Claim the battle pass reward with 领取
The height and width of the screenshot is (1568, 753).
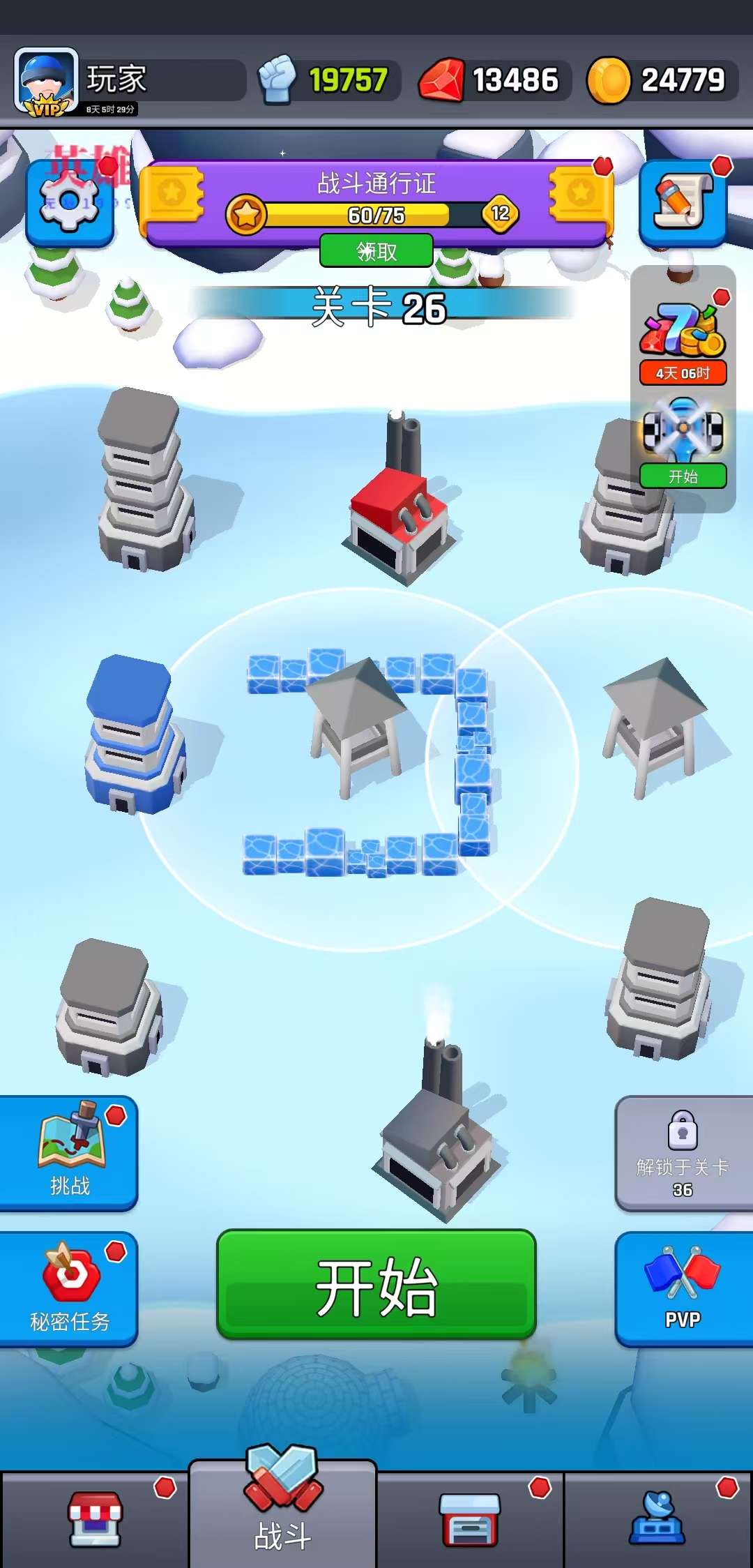tap(376, 251)
